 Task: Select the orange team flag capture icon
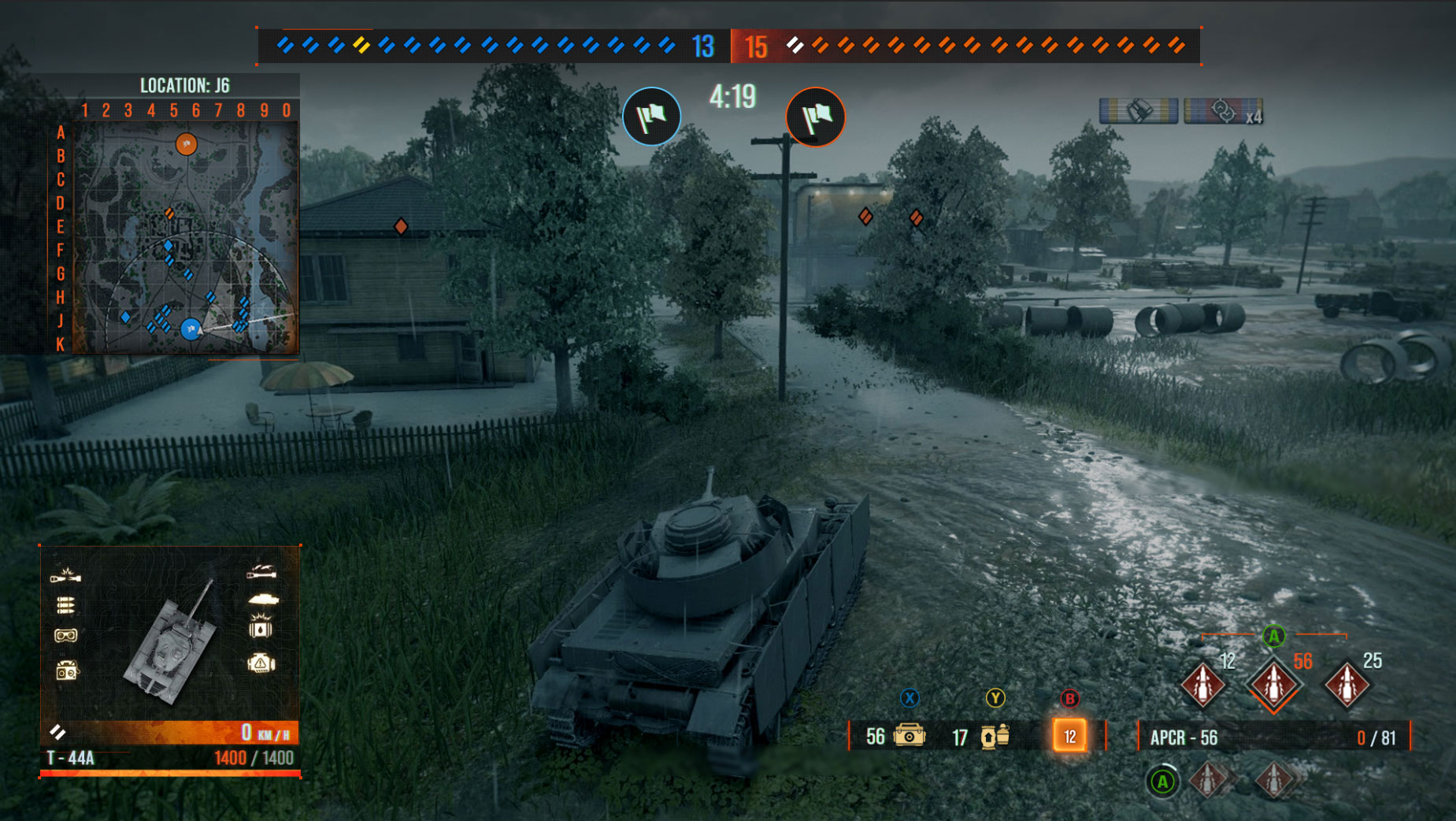click(815, 117)
